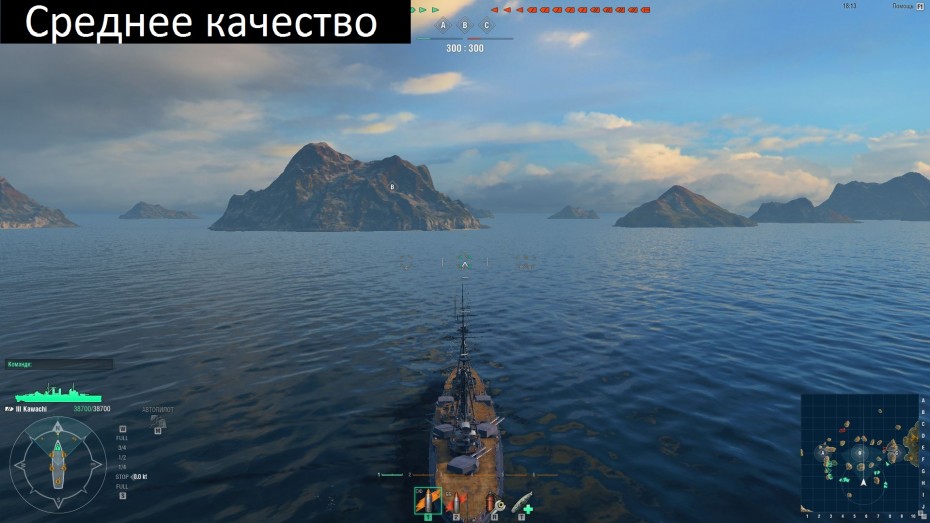Toggle the autopilot icon
This screenshot has height=523, width=930.
(x=157, y=421)
